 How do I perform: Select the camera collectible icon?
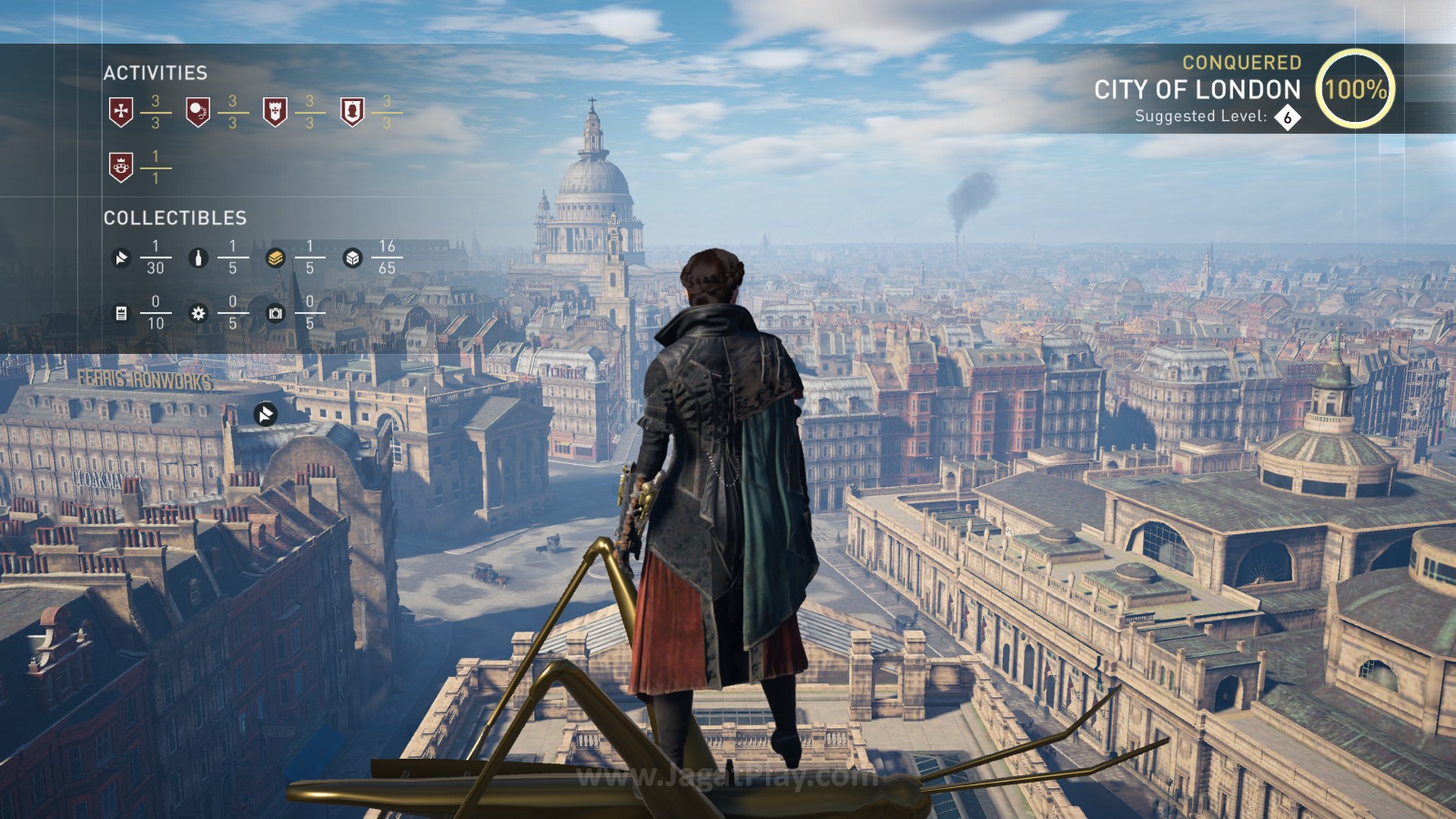point(275,313)
